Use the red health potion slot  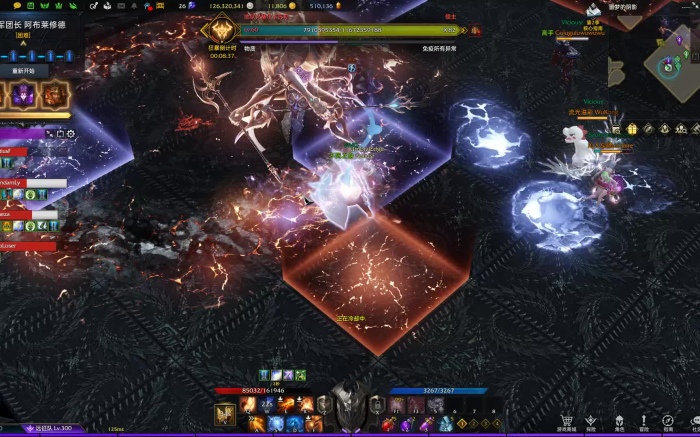point(388,425)
